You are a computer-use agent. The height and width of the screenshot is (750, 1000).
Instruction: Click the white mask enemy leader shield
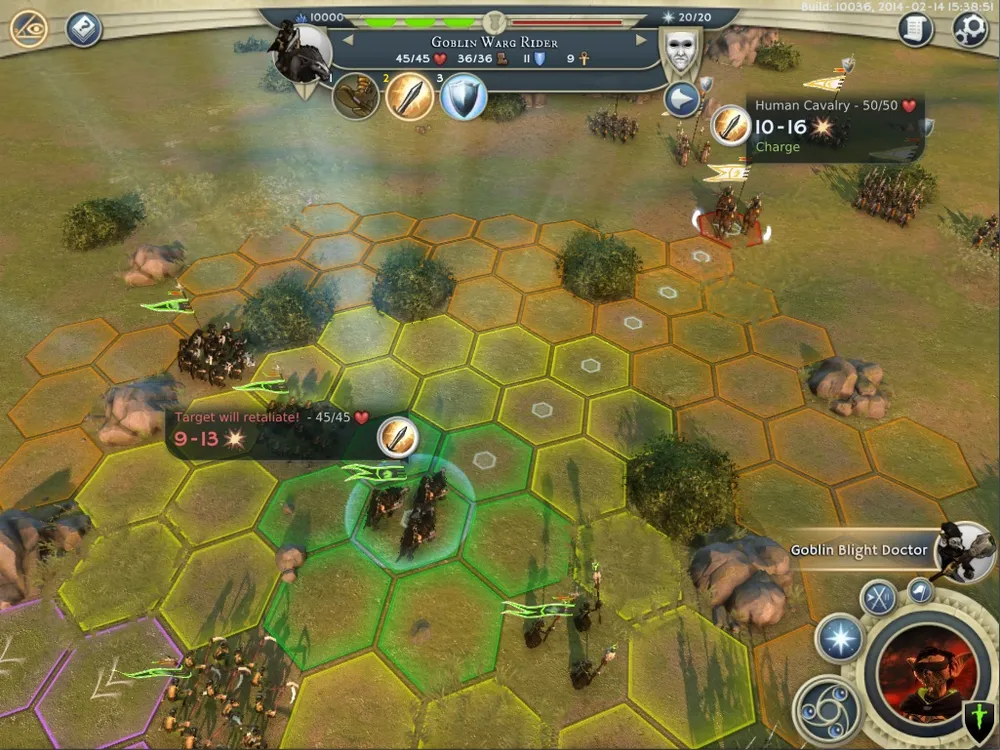pos(680,50)
